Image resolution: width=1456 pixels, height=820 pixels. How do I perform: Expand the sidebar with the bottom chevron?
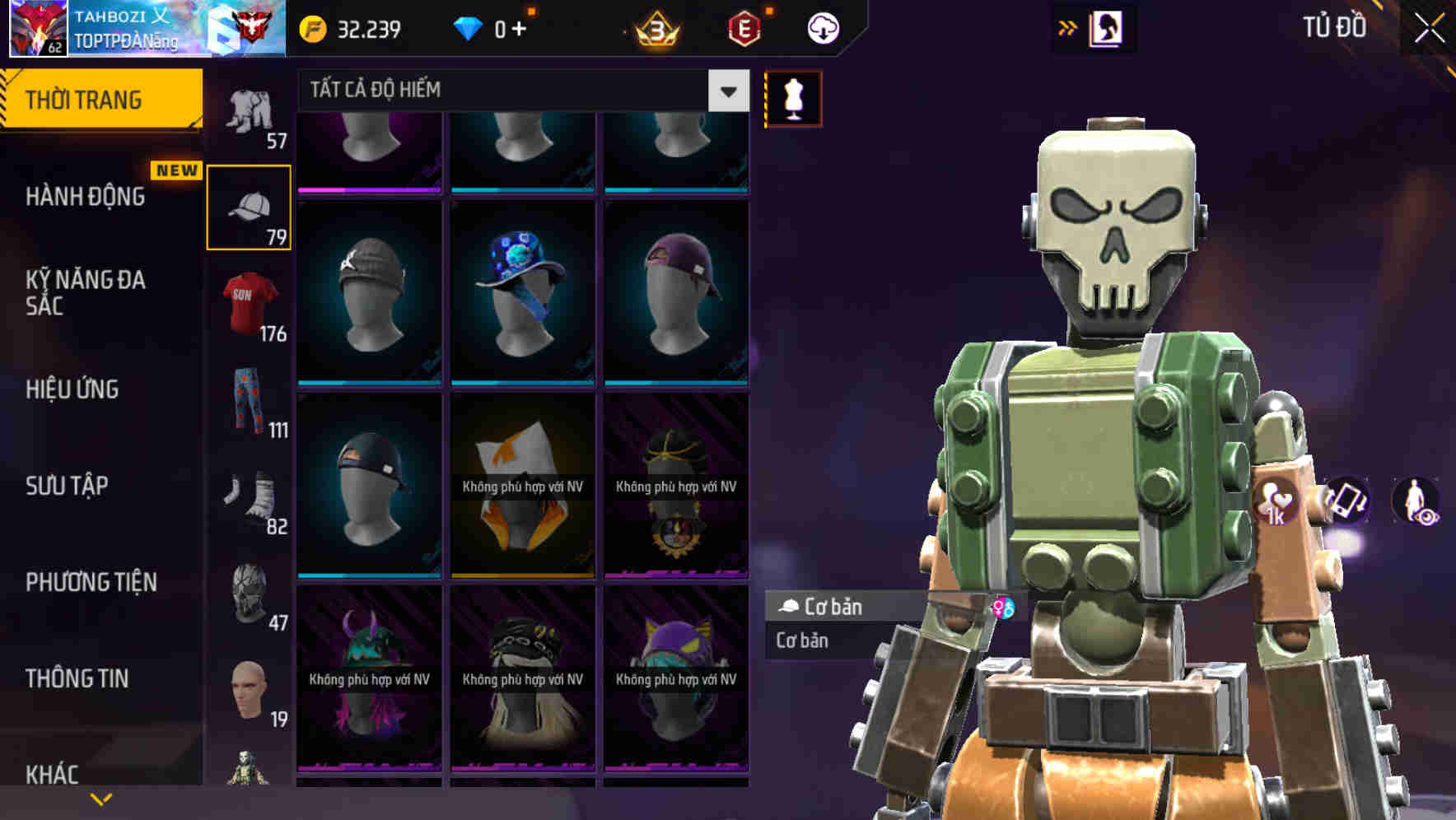coord(102,799)
